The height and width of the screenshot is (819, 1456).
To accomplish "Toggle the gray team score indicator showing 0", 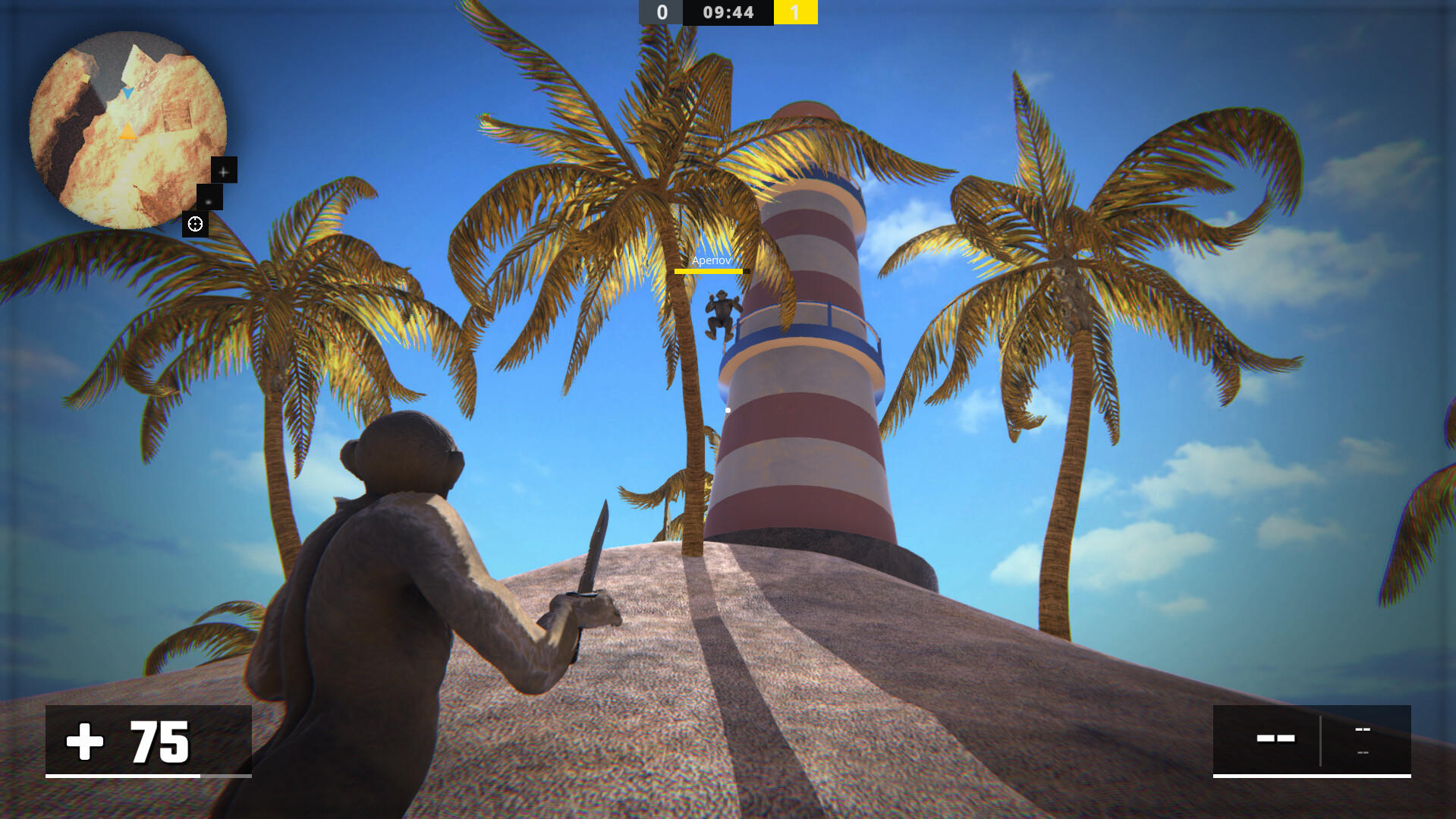I will pyautogui.click(x=661, y=12).
